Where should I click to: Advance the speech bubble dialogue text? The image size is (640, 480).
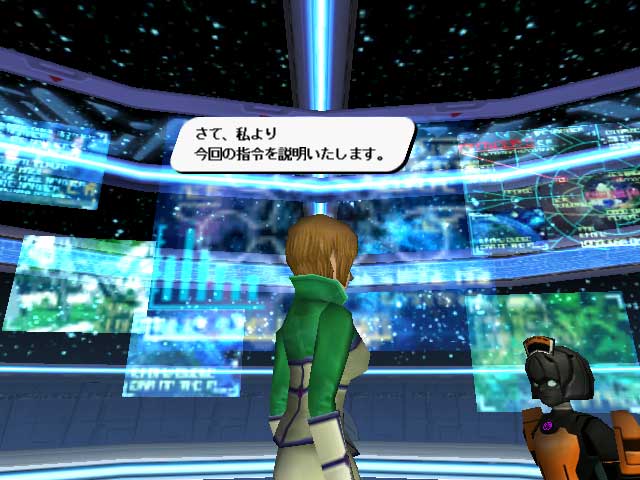coord(291,144)
